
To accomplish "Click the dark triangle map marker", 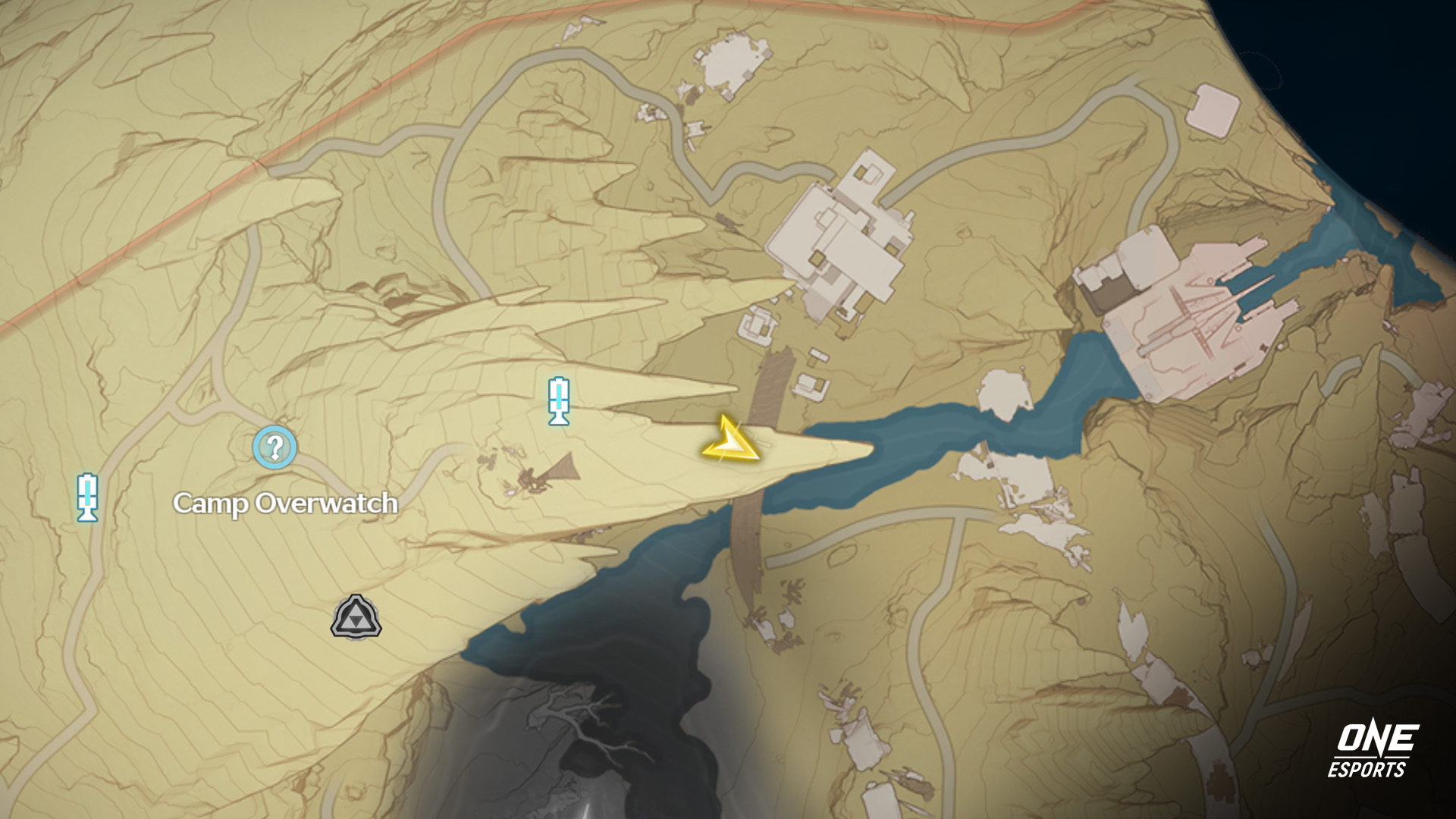I will tap(356, 617).
